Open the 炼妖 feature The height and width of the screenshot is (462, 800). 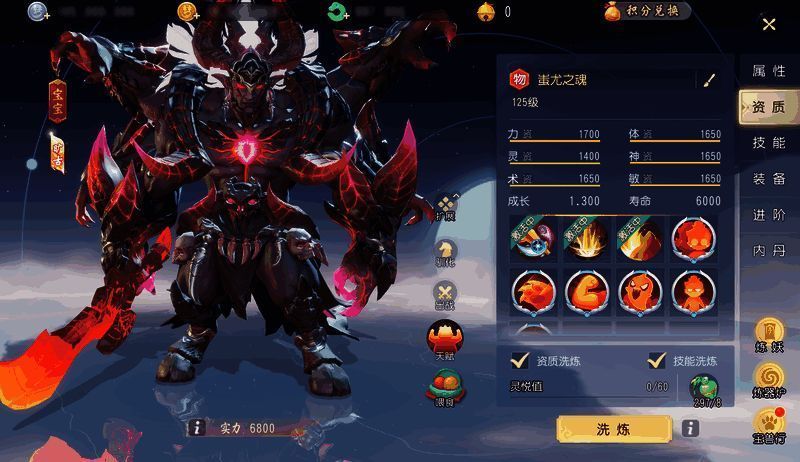[769, 335]
